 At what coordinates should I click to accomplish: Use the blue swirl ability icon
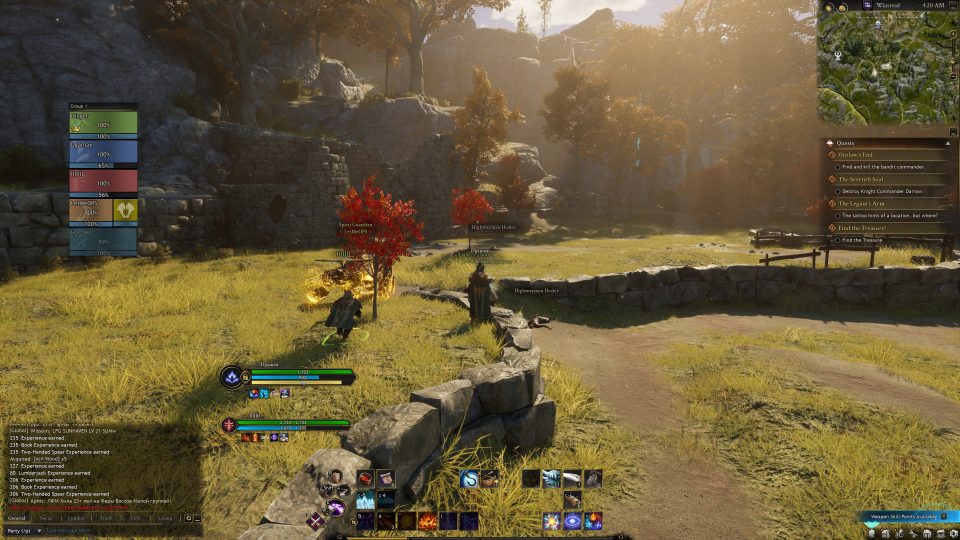click(x=470, y=480)
